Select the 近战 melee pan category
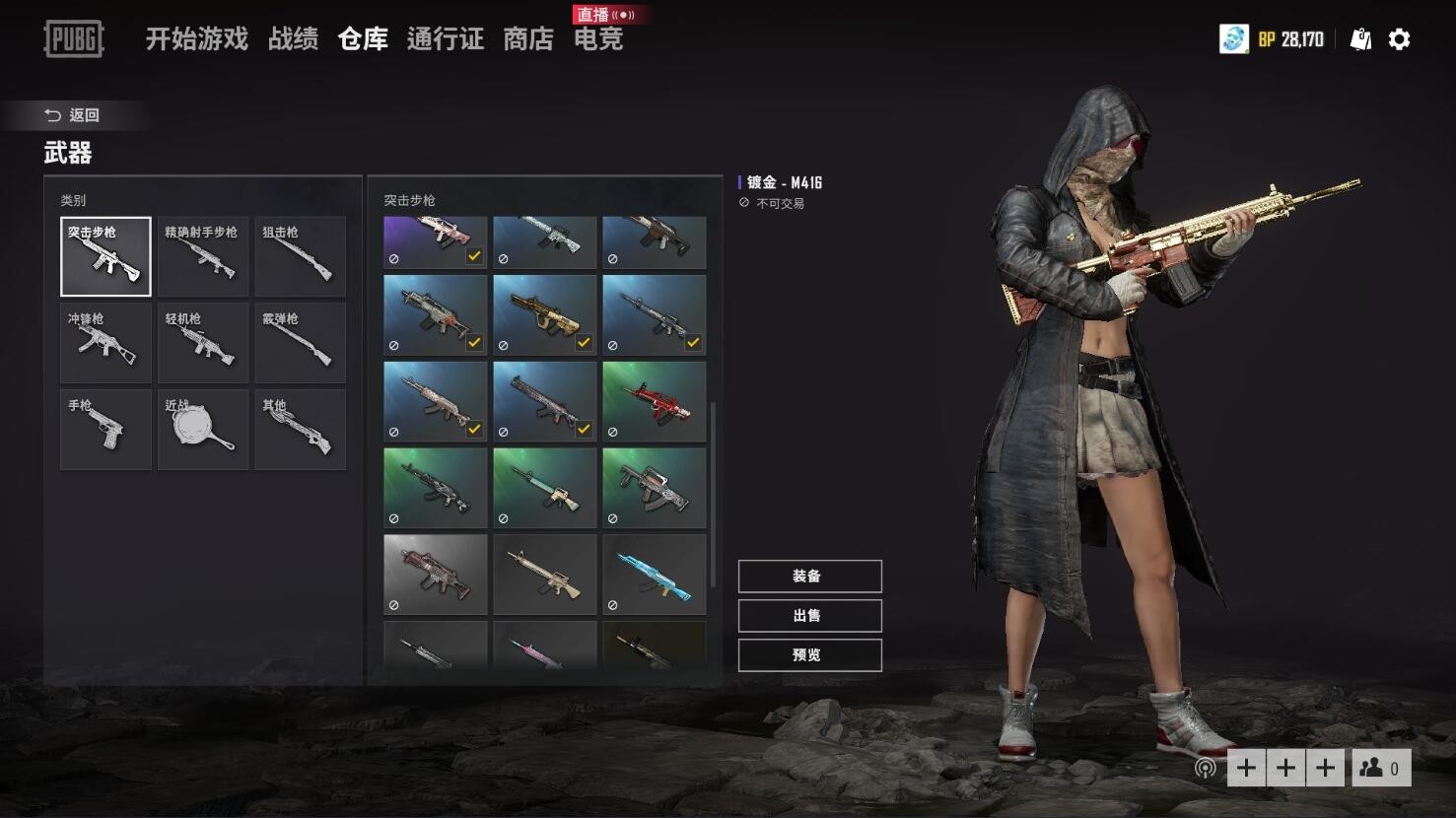 point(202,430)
